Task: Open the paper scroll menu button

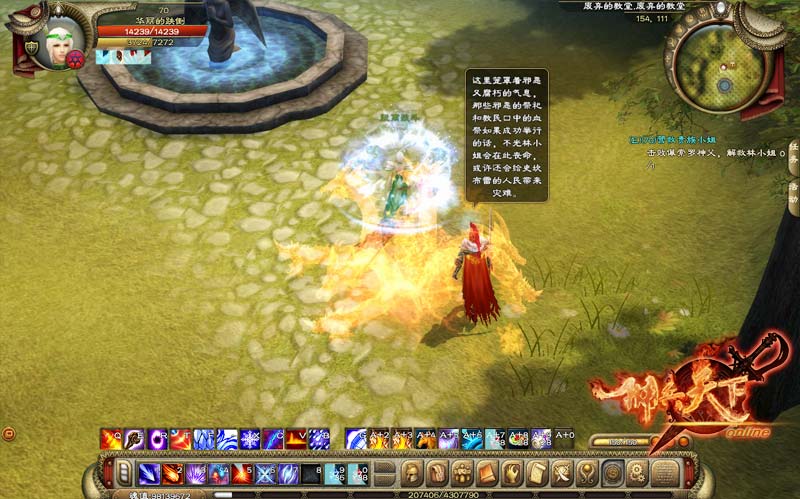Action: tap(536, 473)
